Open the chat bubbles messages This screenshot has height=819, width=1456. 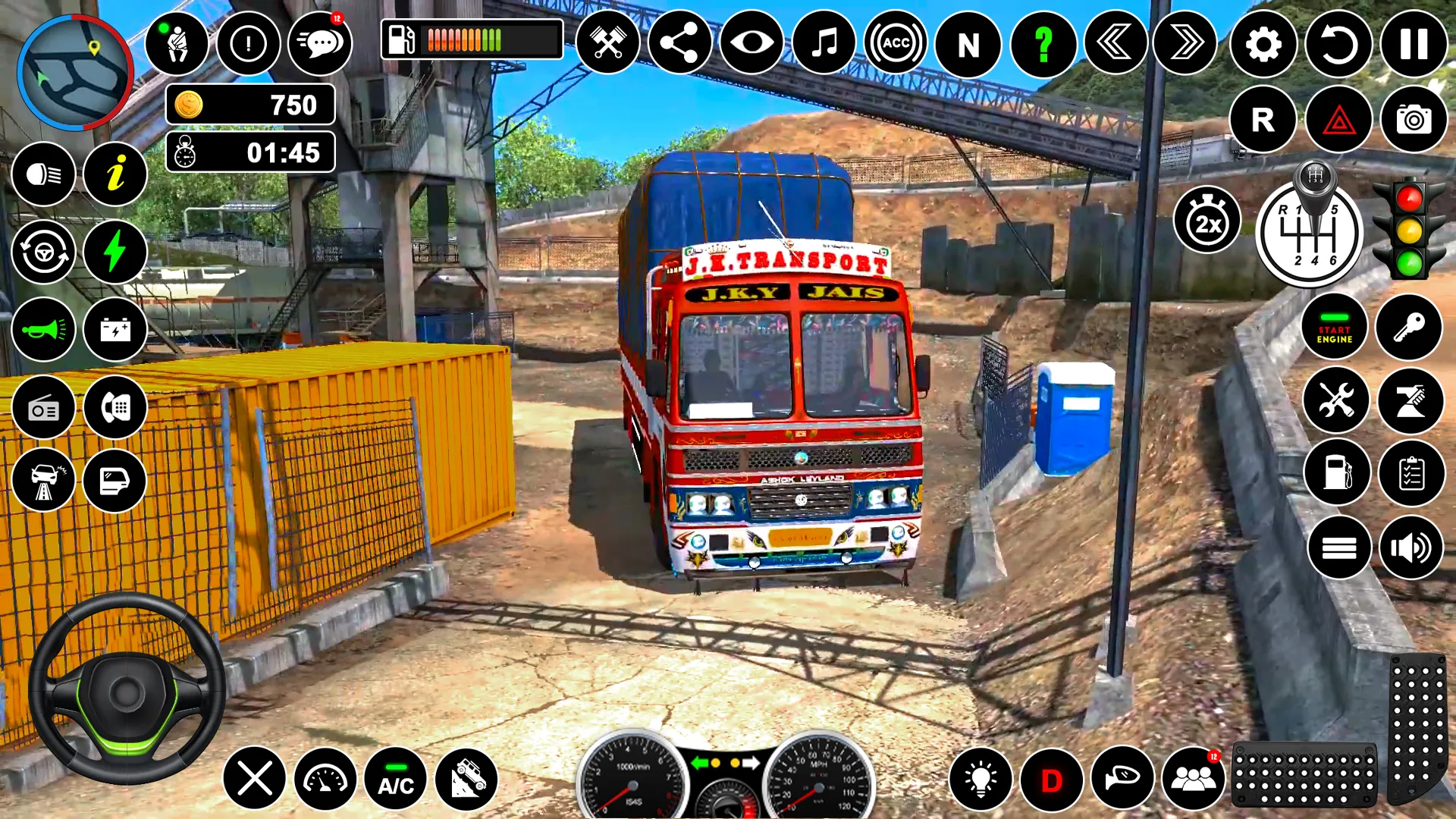(320, 43)
